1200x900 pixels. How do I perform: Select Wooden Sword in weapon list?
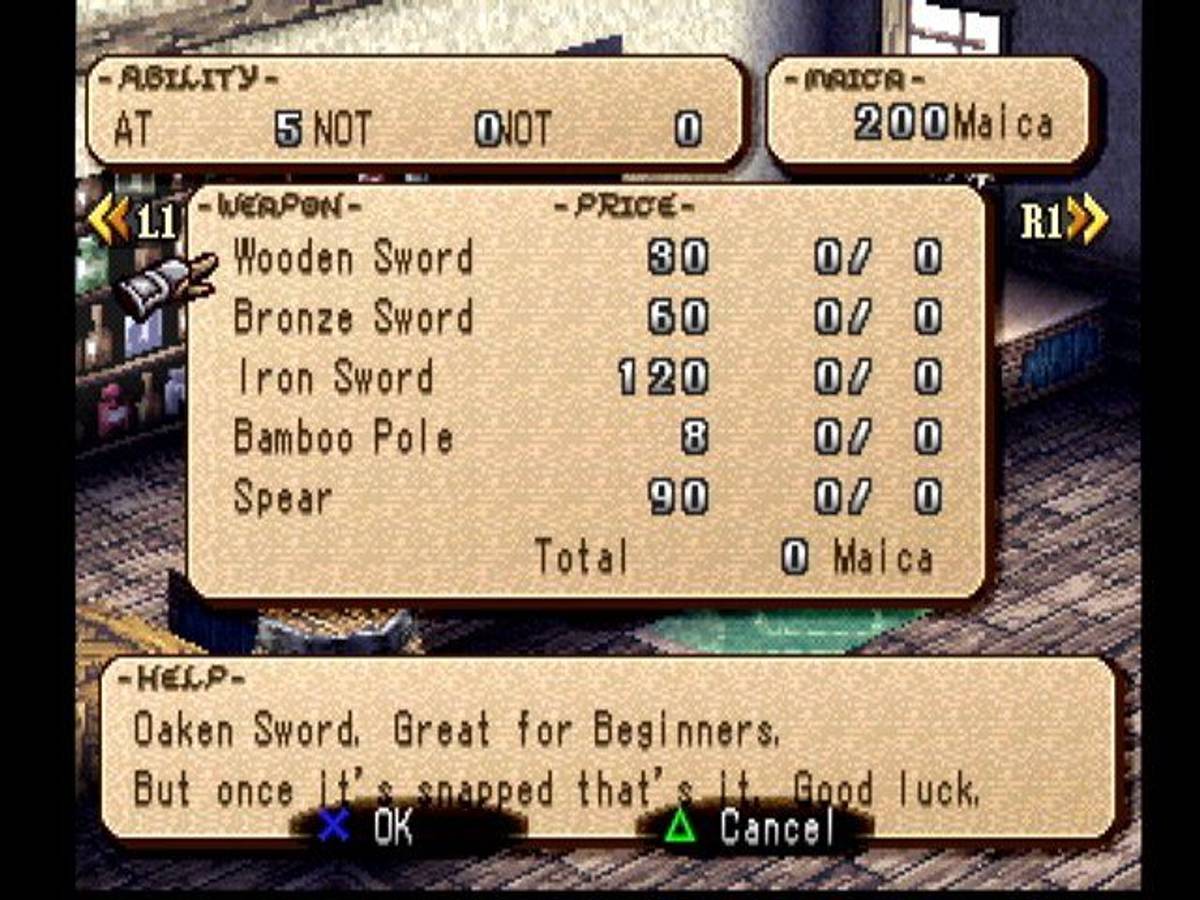pos(353,259)
